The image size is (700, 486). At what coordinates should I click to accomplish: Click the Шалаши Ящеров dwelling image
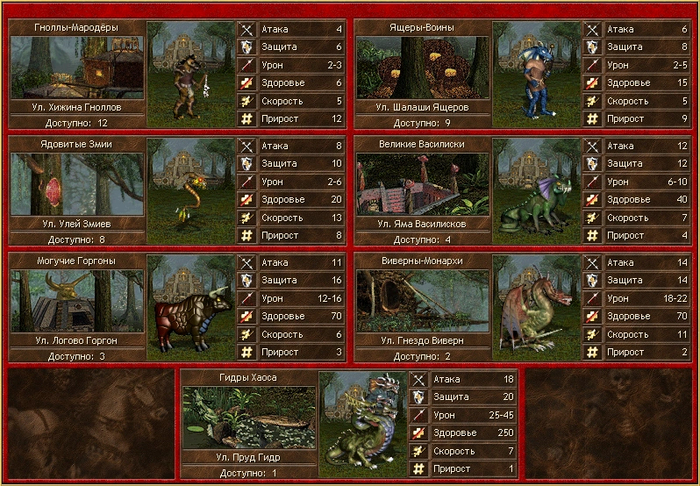pos(422,67)
